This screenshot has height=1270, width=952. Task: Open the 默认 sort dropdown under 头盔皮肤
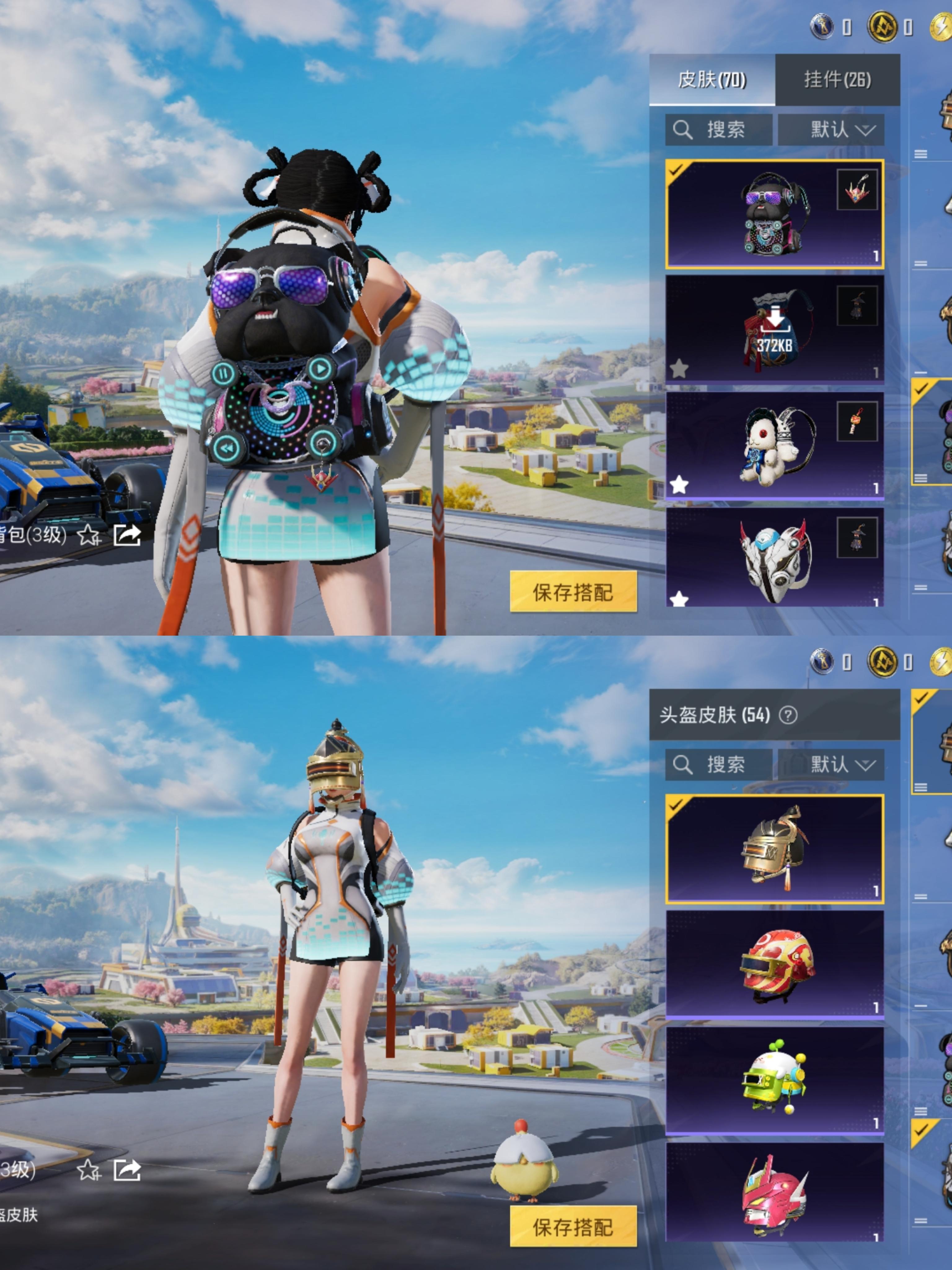click(x=830, y=765)
